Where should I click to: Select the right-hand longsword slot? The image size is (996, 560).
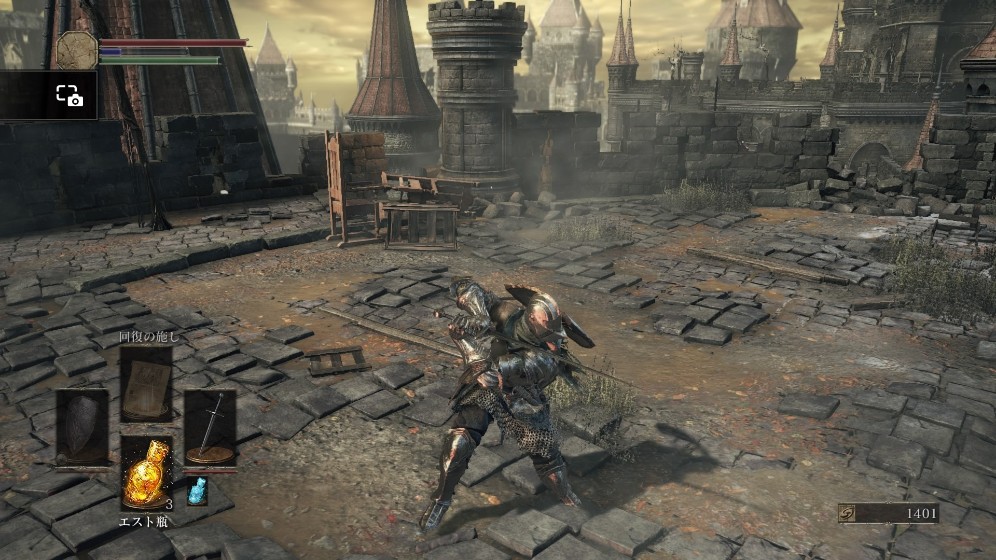click(210, 427)
